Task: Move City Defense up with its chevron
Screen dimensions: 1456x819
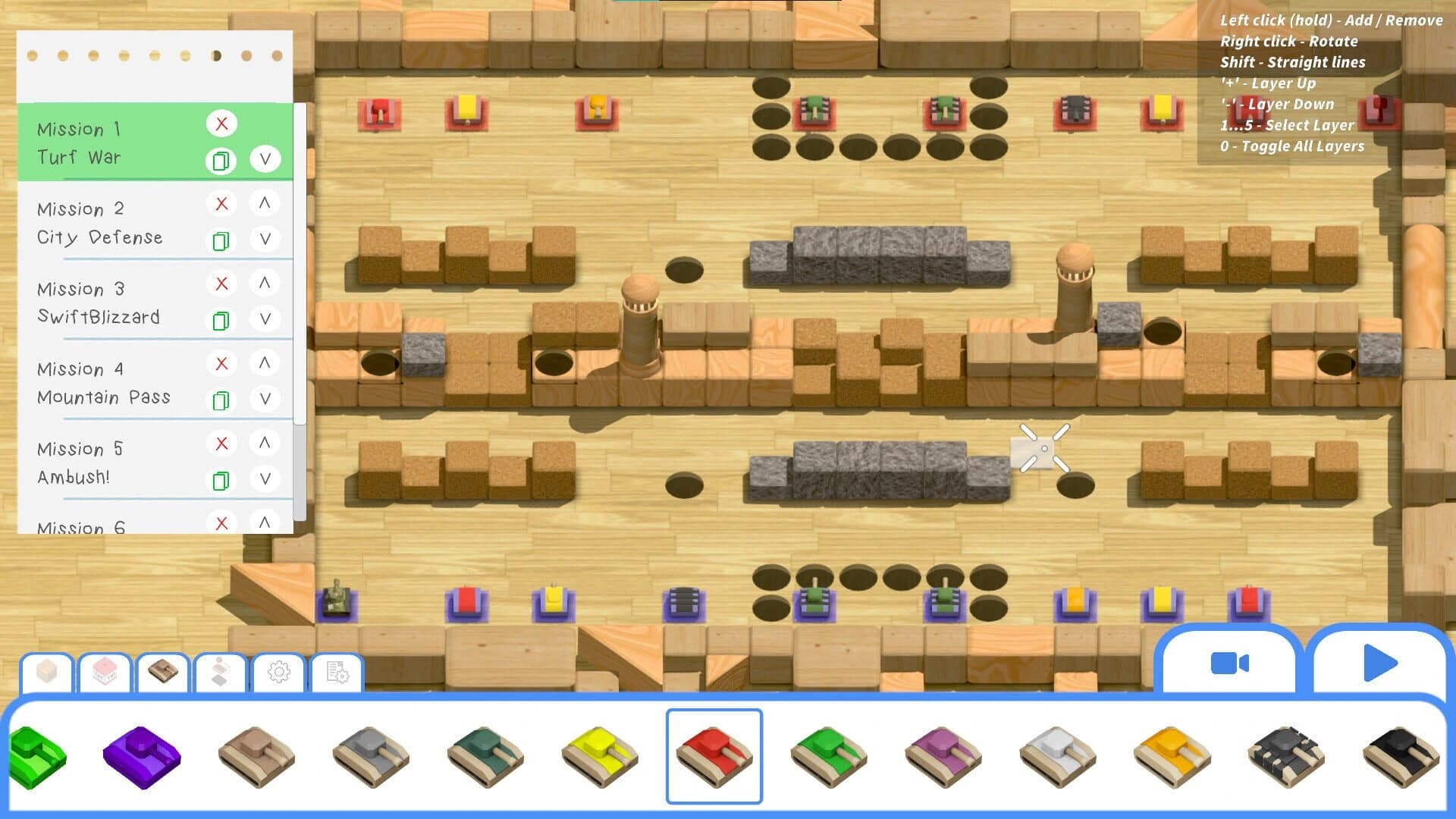Action: tap(265, 202)
